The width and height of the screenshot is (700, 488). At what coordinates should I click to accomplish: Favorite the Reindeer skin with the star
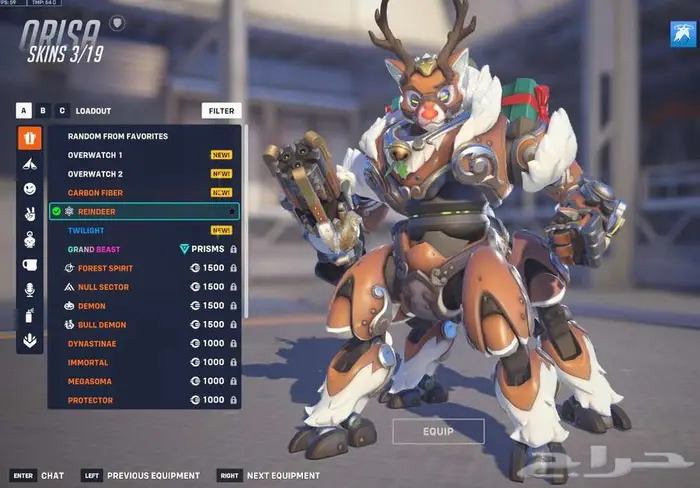pyautogui.click(x=232, y=212)
